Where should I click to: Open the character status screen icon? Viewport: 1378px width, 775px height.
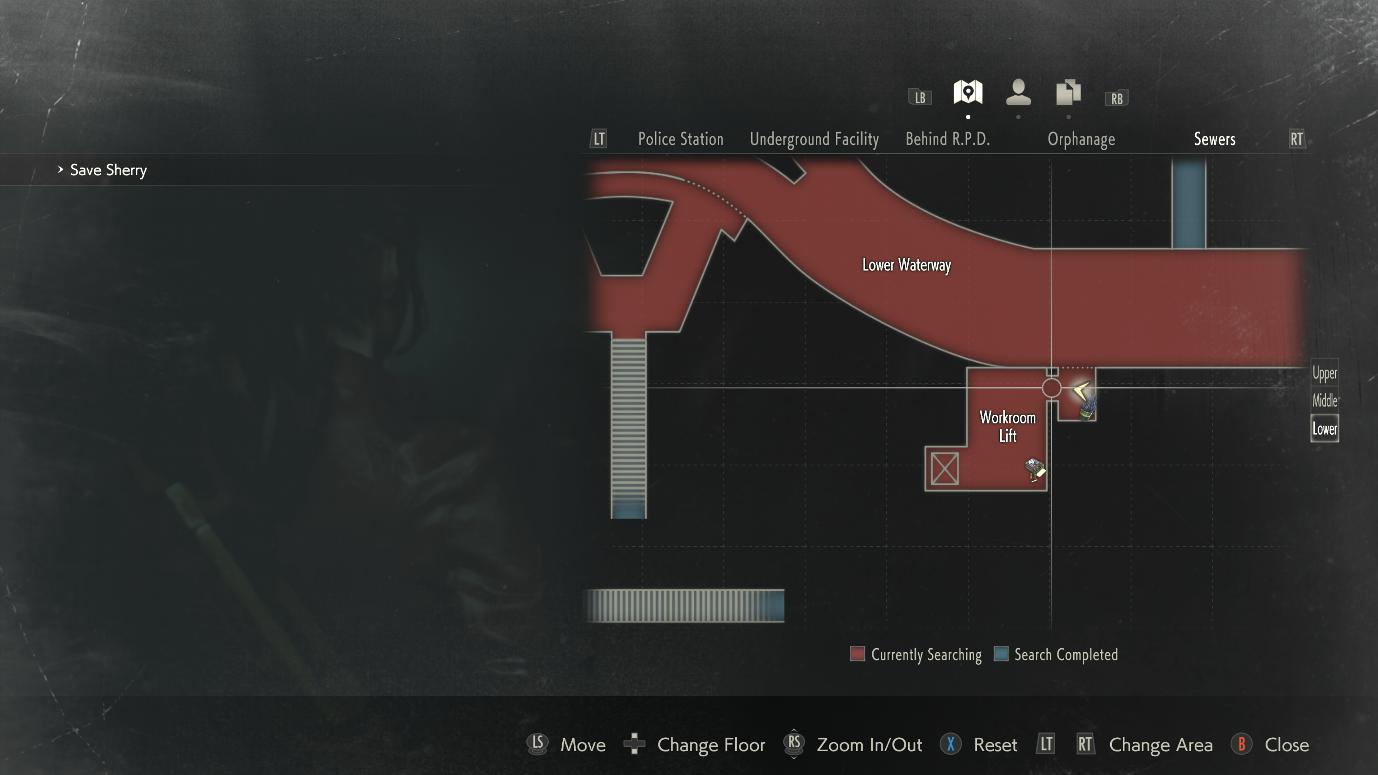pos(1018,94)
